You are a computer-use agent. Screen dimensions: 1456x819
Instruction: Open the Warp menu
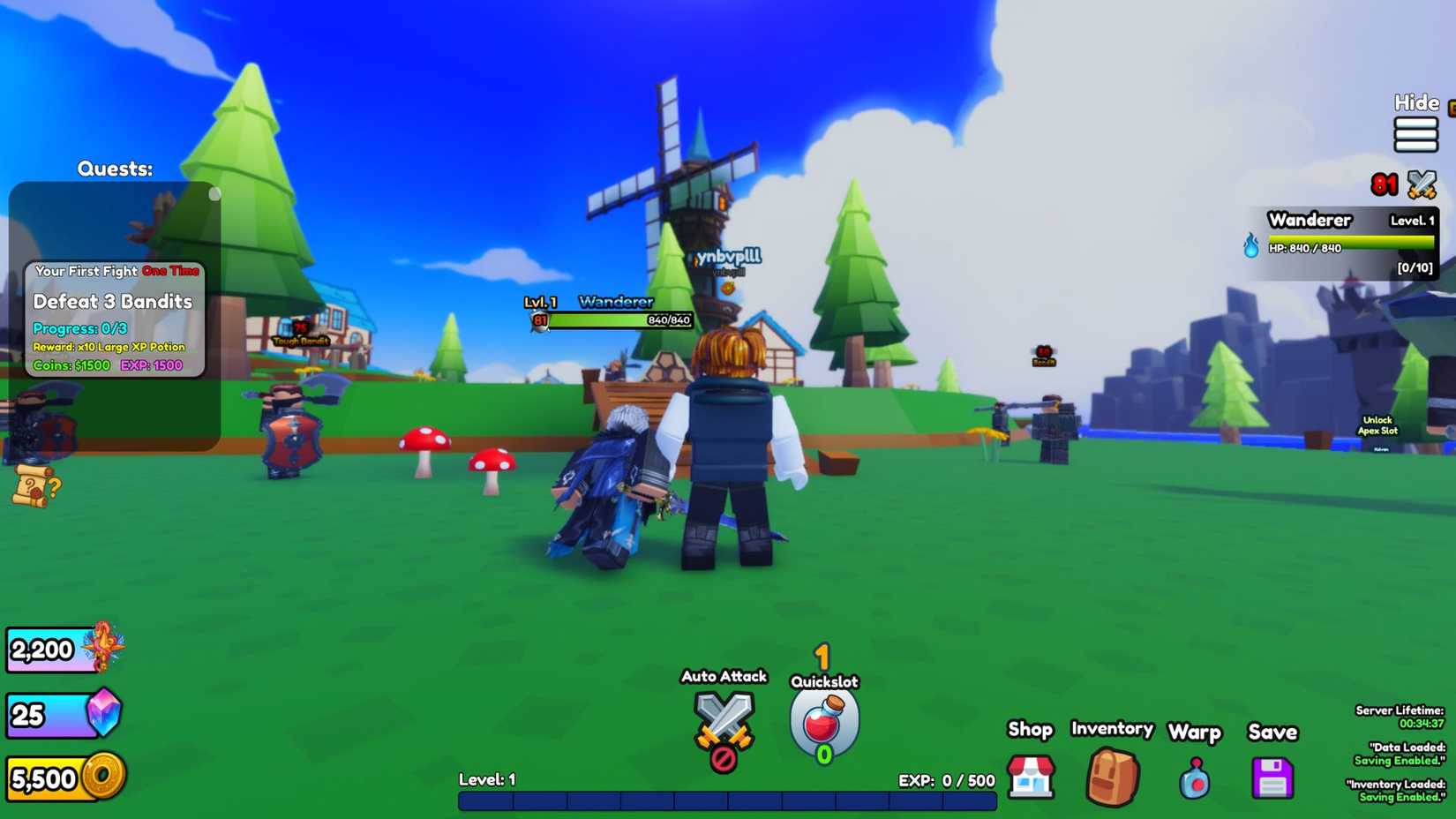[x=1194, y=733]
